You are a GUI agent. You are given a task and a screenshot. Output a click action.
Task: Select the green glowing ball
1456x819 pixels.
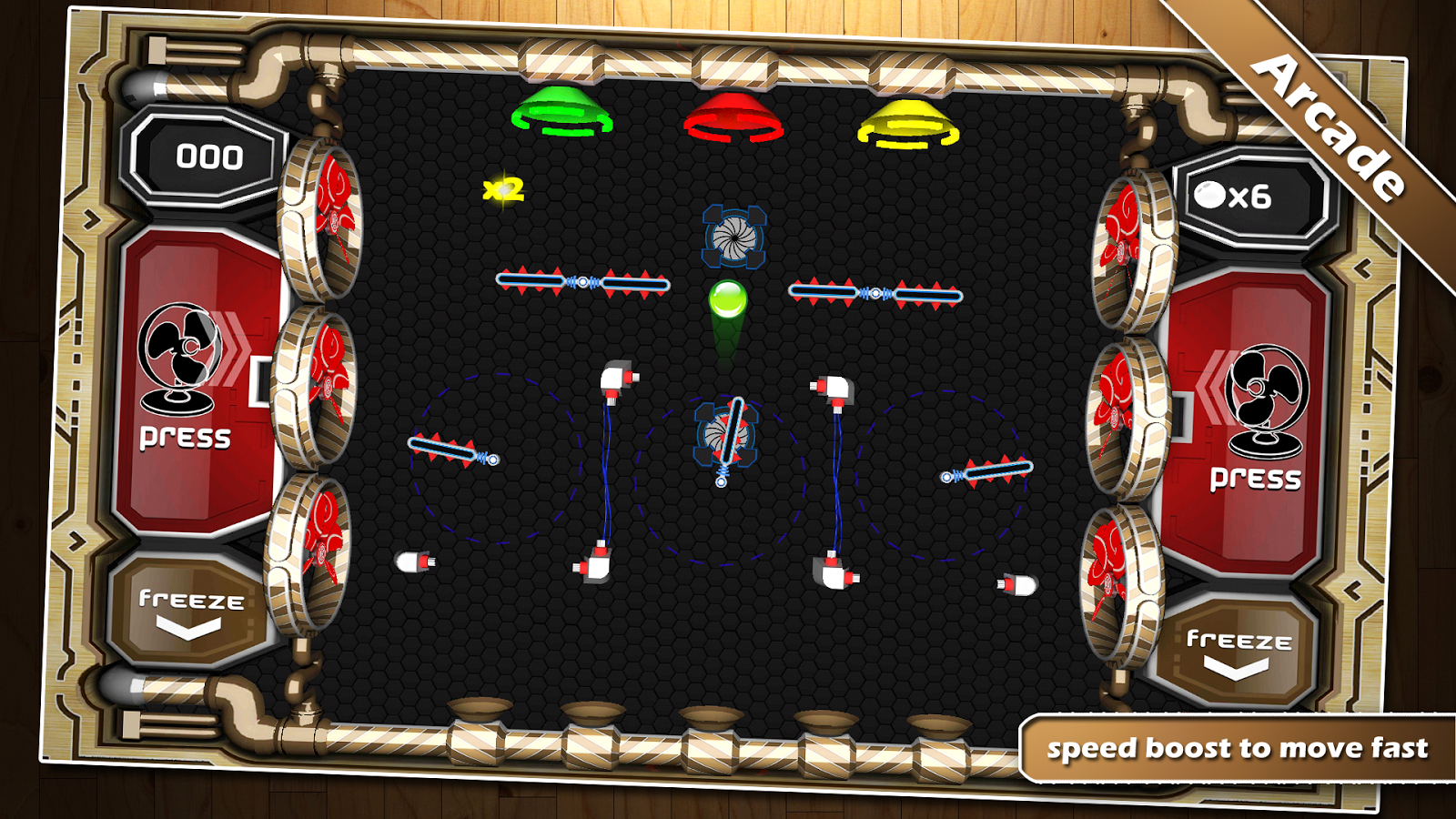(x=728, y=300)
